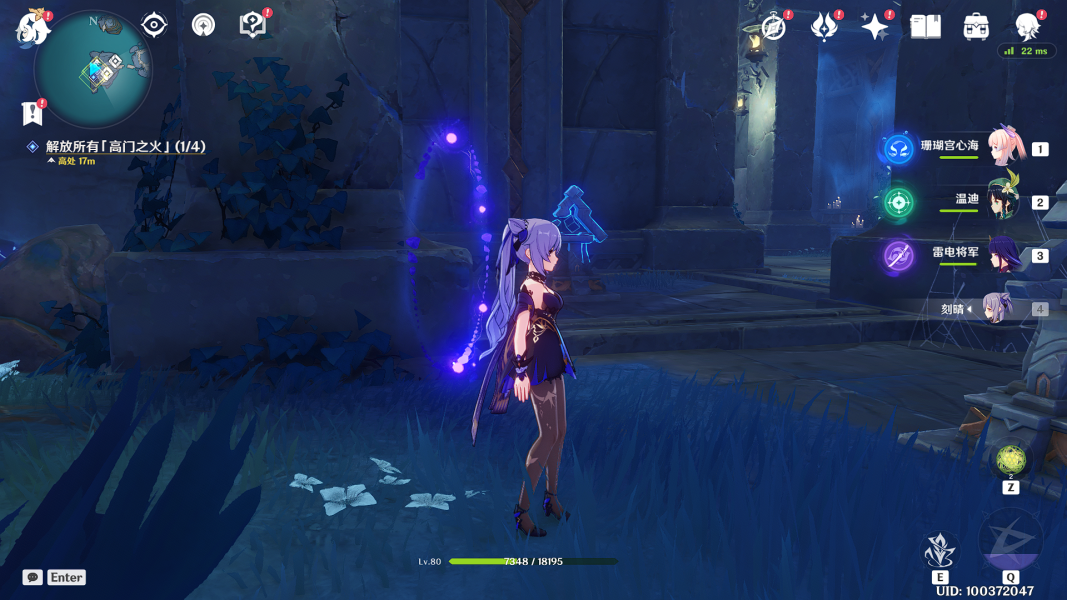Open the Paimon main menu
This screenshot has height=600, width=1067.
click(33, 27)
